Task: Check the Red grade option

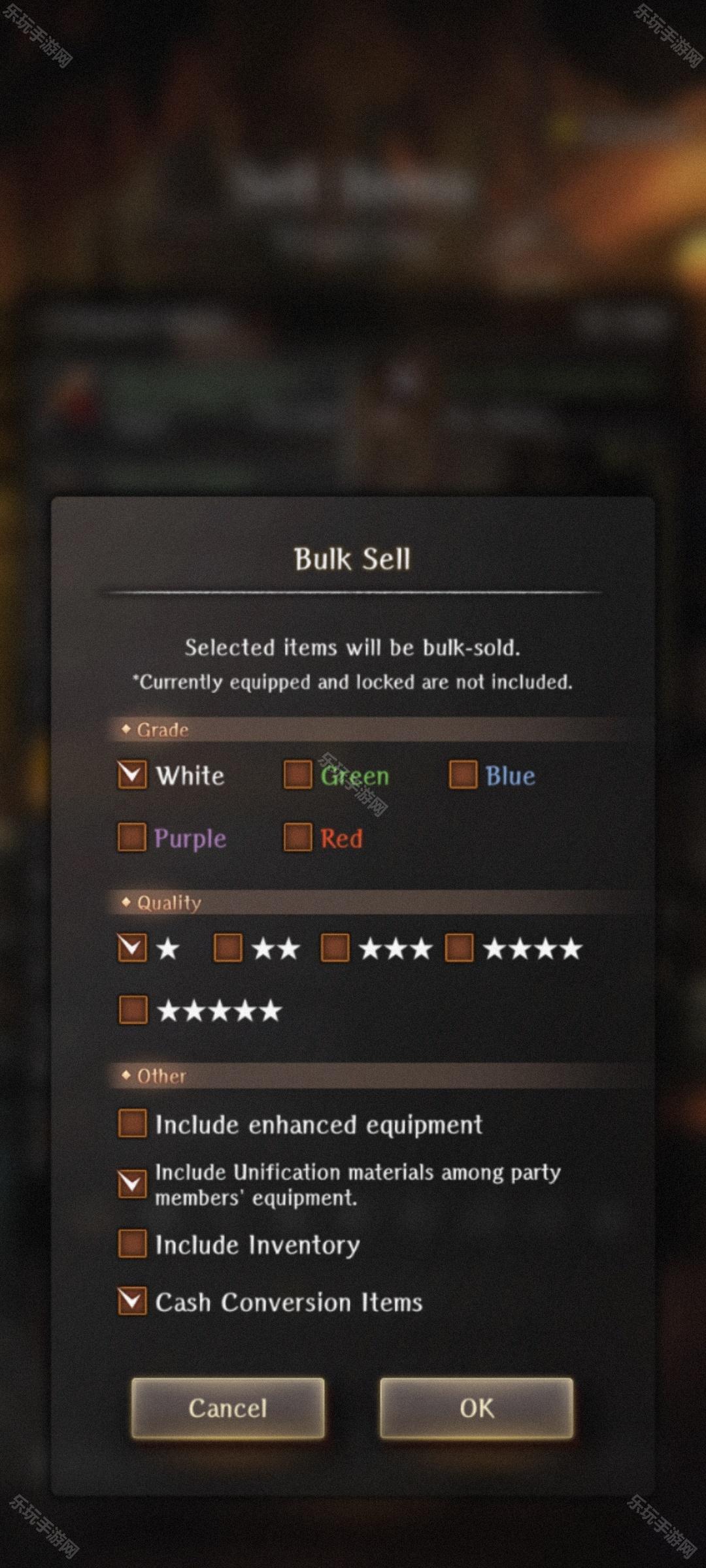Action: 297,838
